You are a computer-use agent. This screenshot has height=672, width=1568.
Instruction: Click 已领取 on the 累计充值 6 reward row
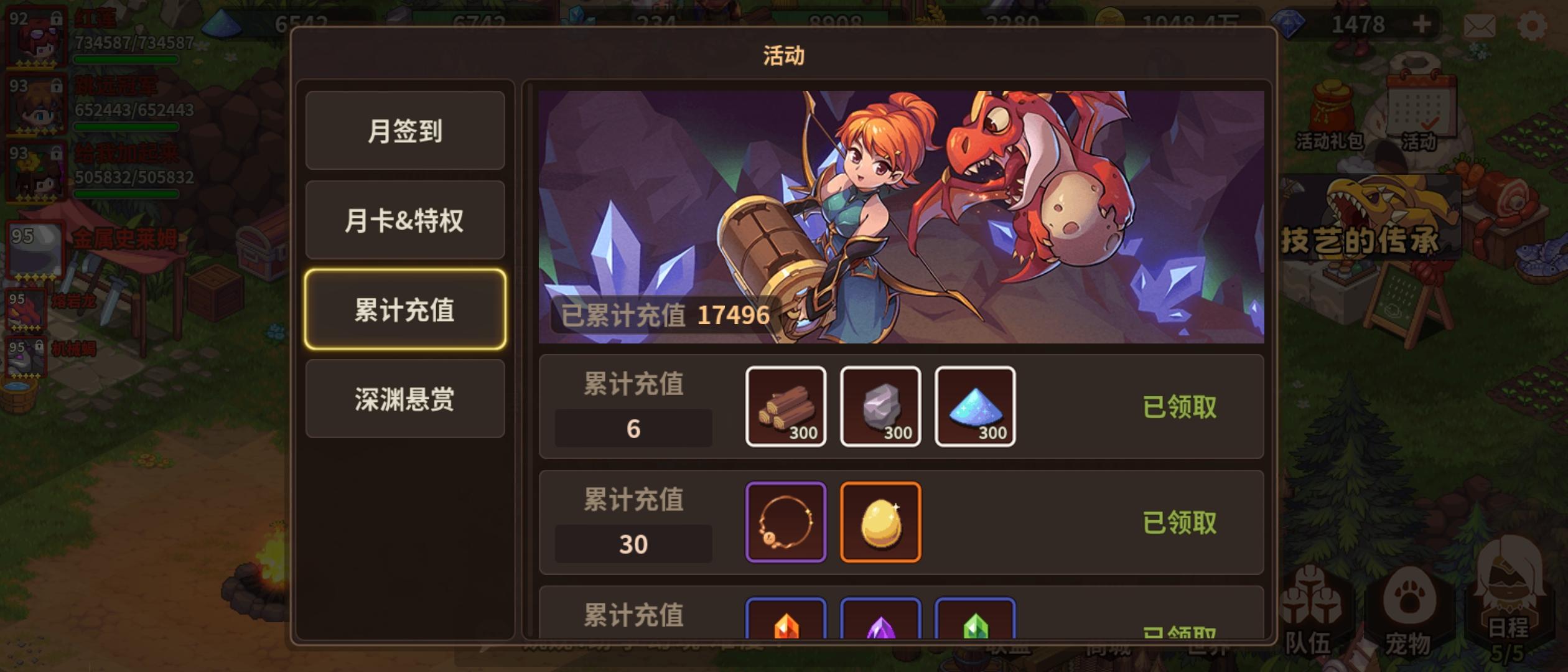pos(1181,408)
